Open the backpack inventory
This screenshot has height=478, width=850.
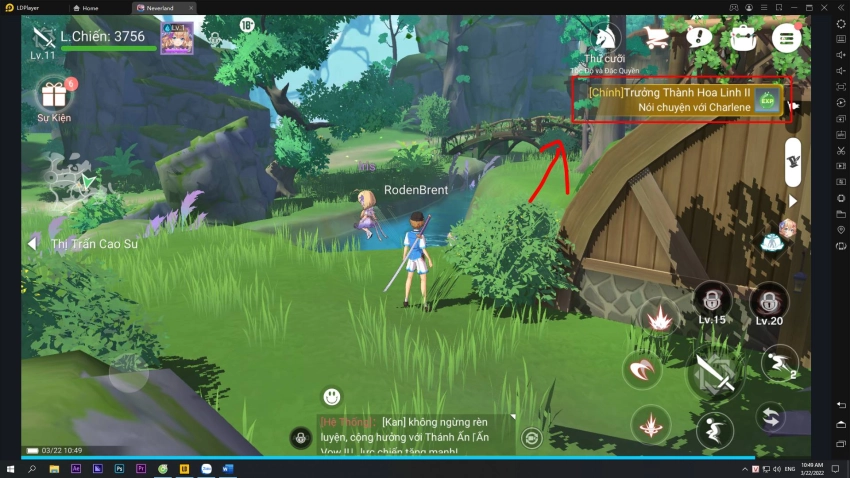[742, 38]
